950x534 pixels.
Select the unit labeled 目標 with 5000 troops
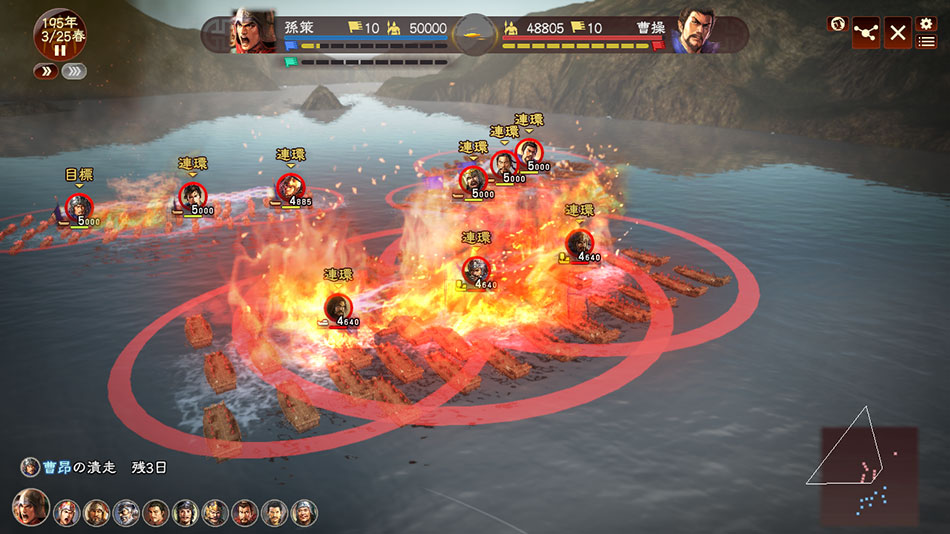80,207
